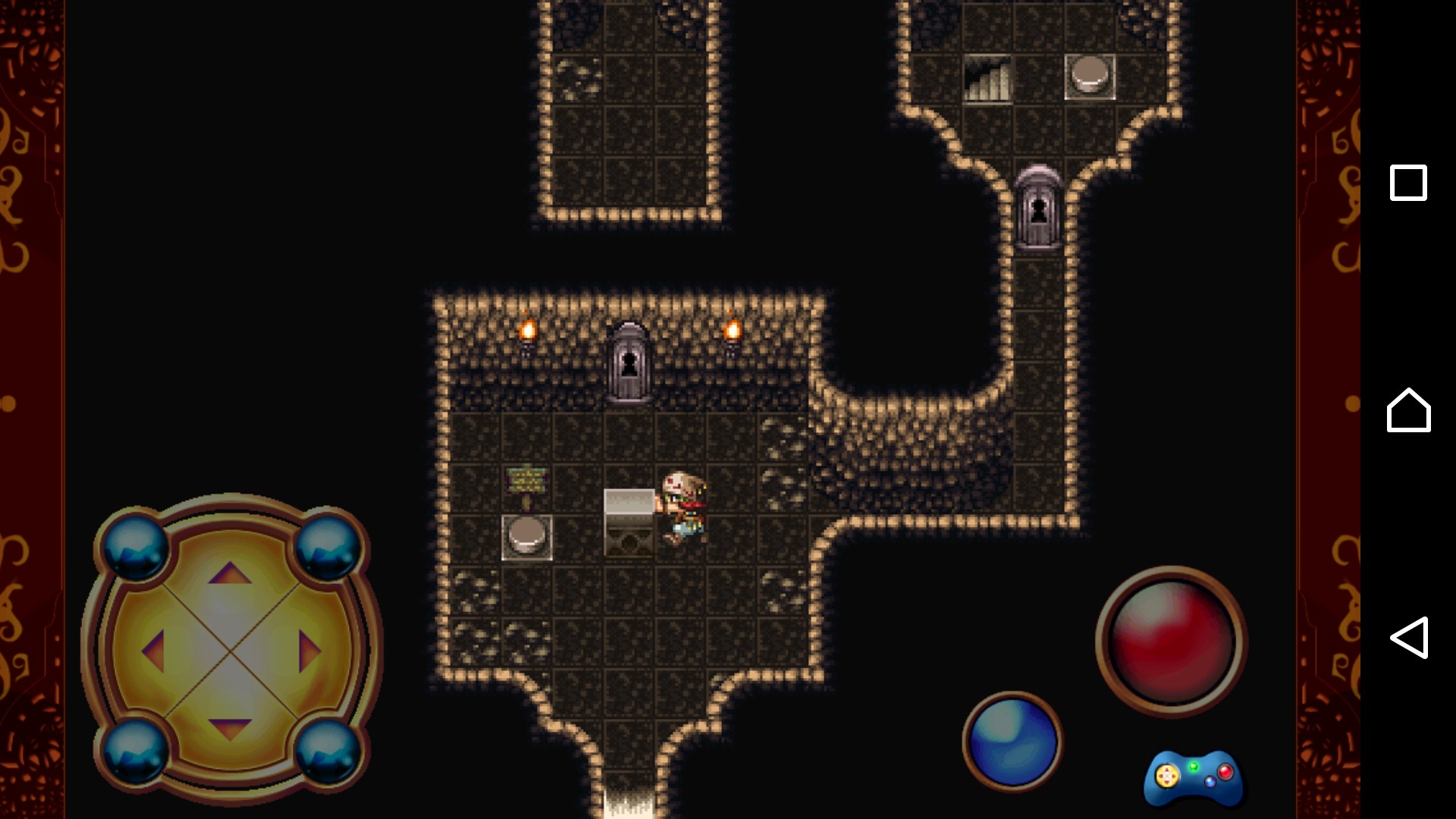Move right with the d-pad's right arrow

click(x=309, y=651)
